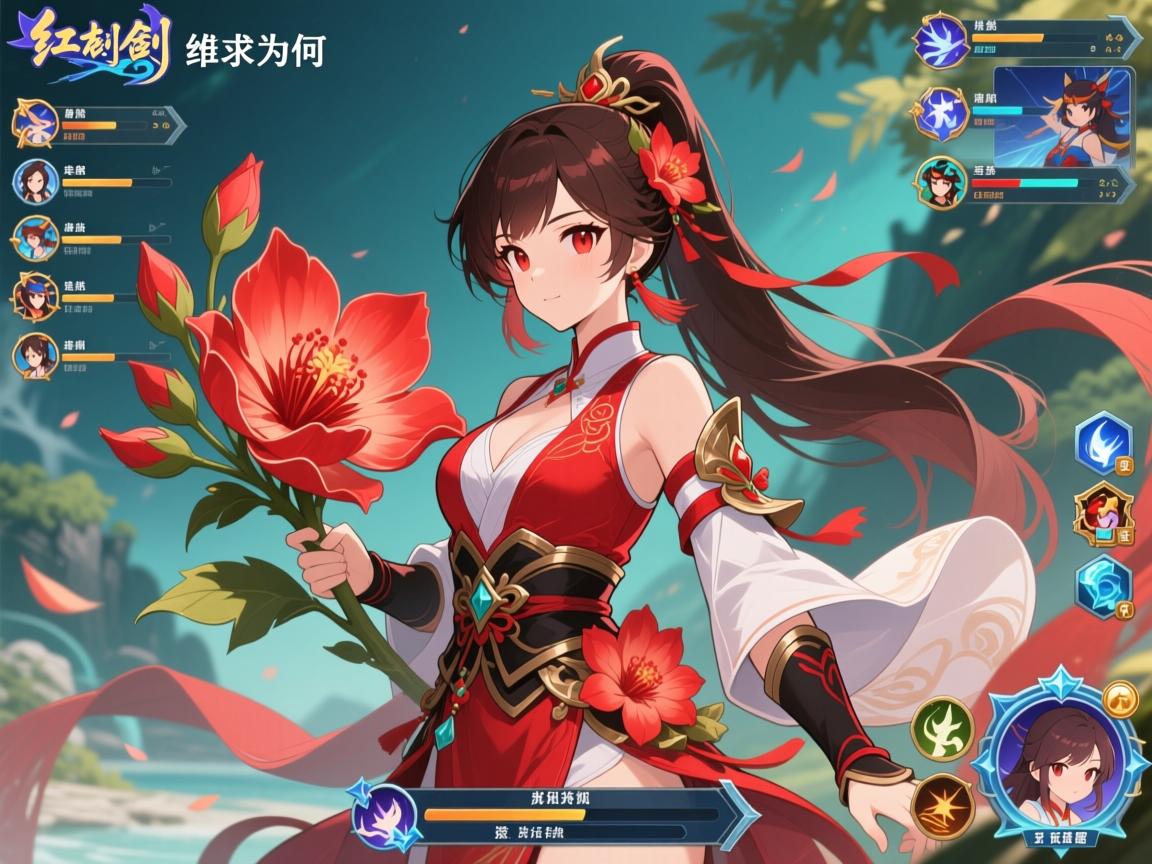
Task: Click the purple flame icon on the bottom bar
Action: point(382,814)
